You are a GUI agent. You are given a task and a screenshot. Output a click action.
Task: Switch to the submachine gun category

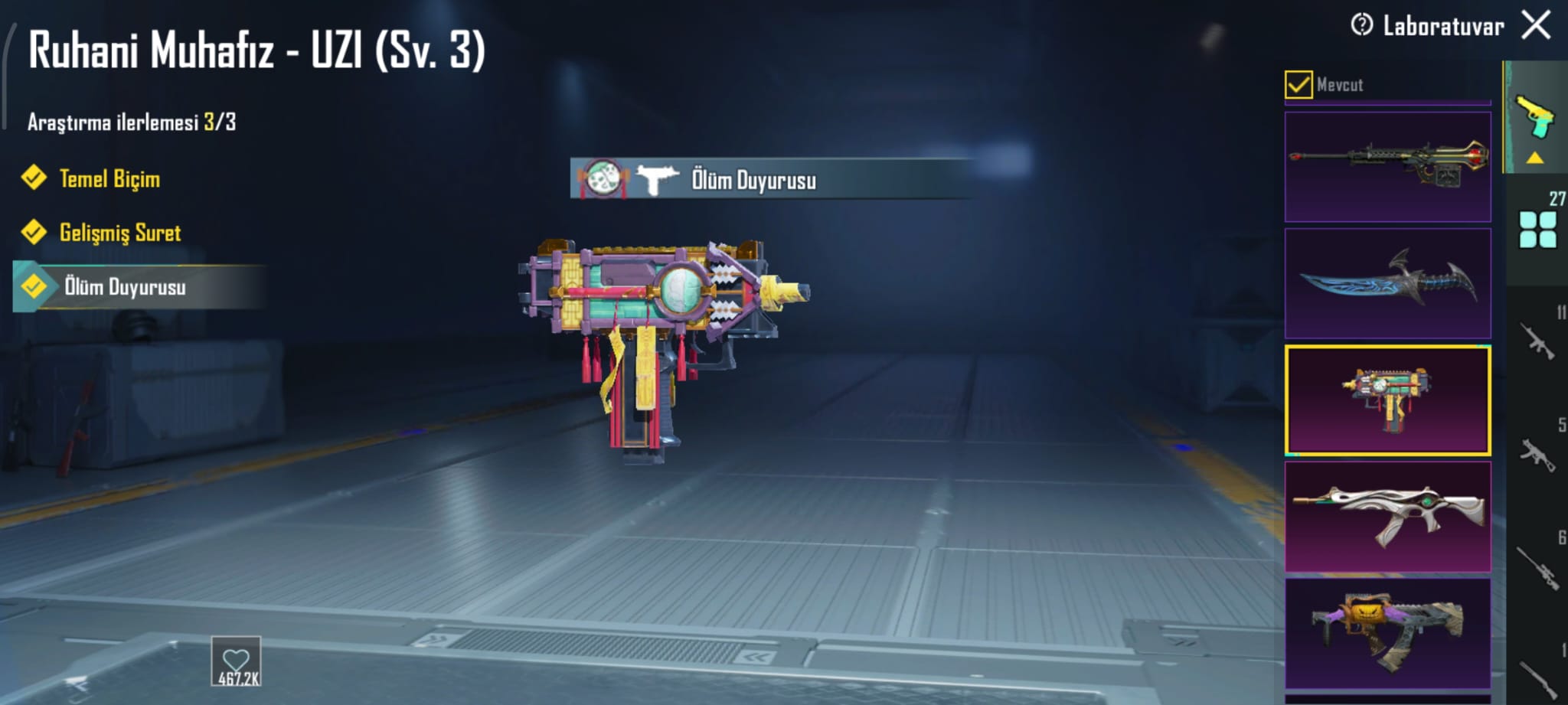[x=1536, y=454]
